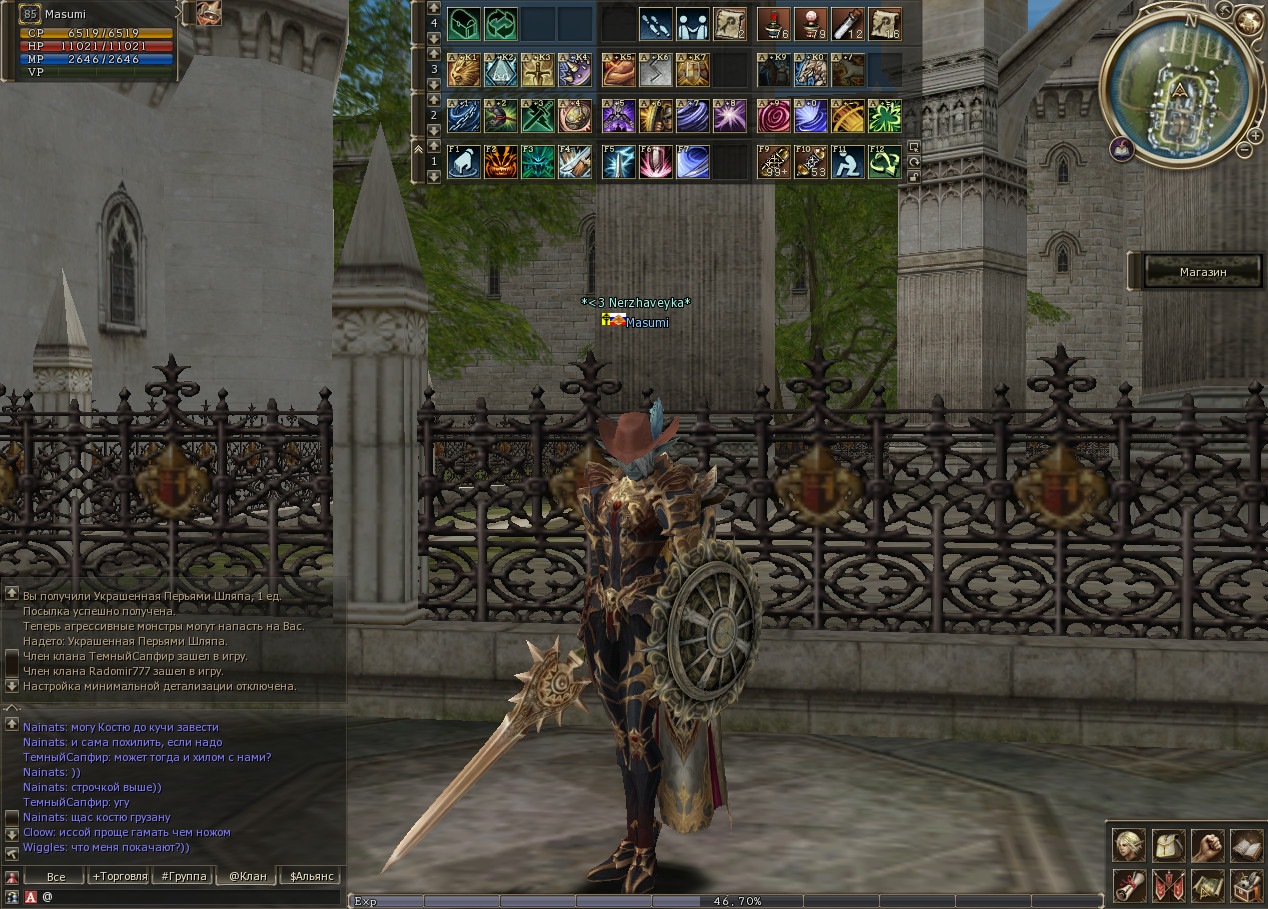
Task: Use the F11 sit-down action slot
Action: [846, 162]
